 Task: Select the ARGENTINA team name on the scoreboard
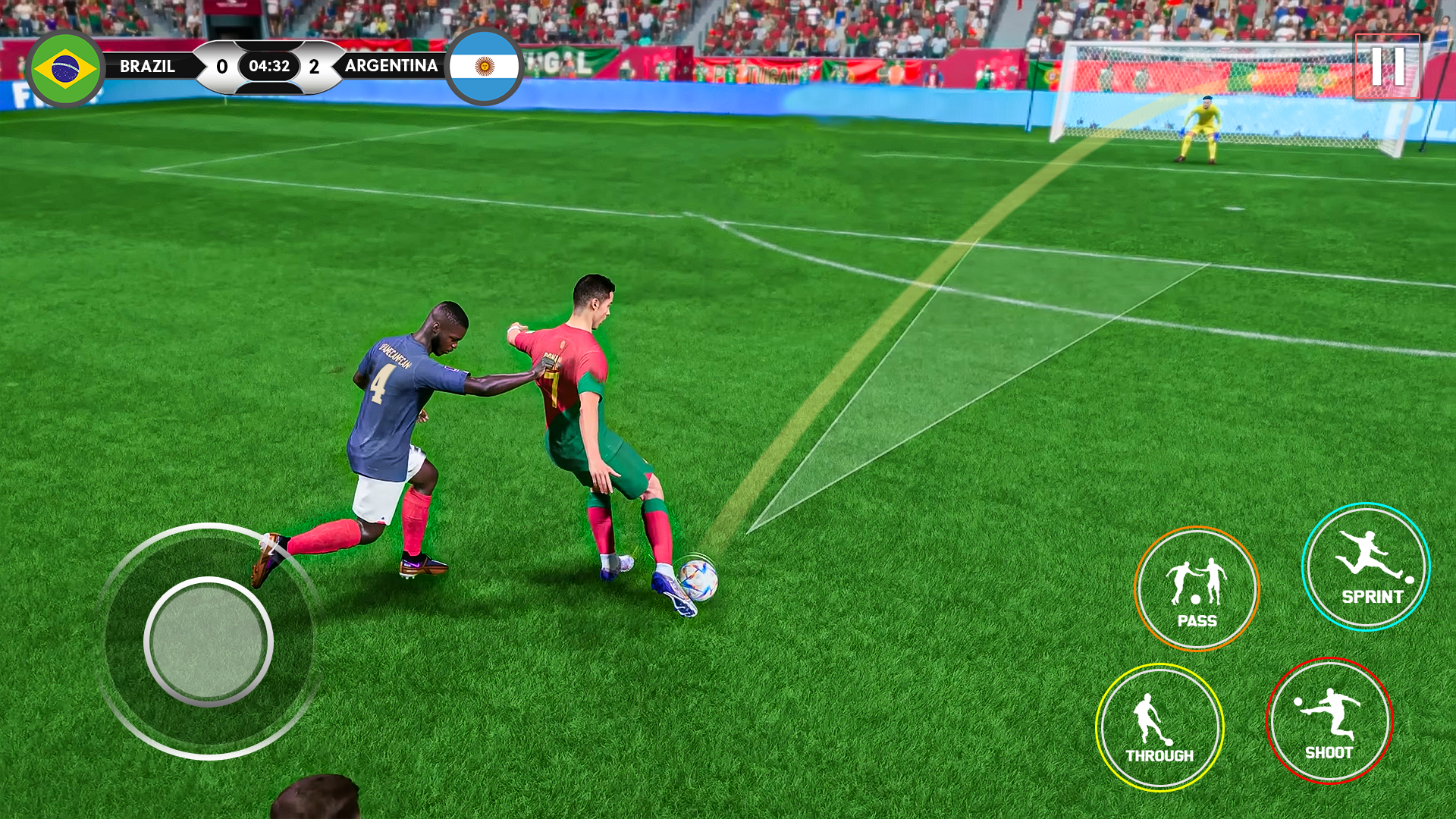[391, 67]
